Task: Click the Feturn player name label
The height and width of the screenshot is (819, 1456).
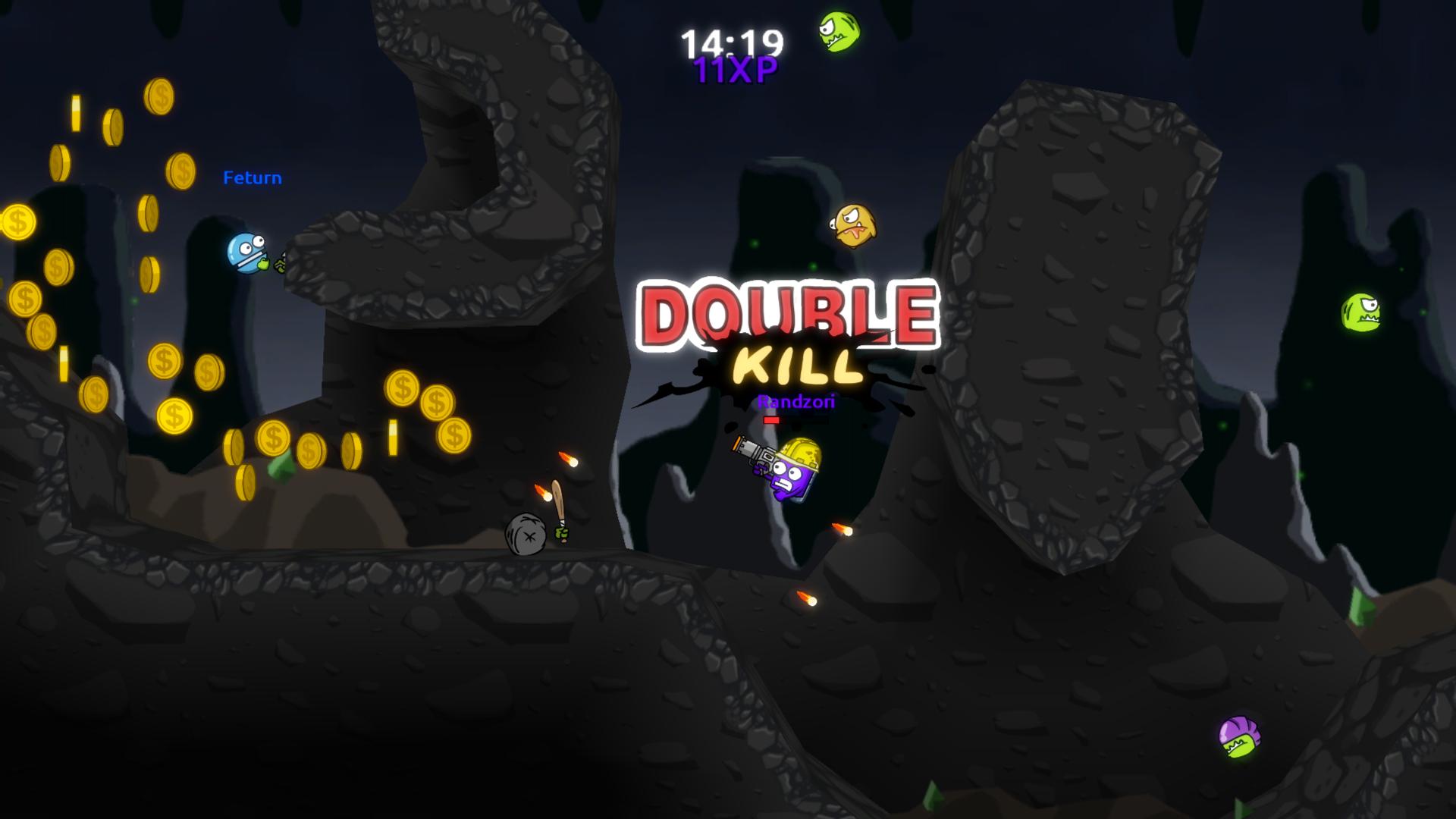Action: (x=251, y=177)
